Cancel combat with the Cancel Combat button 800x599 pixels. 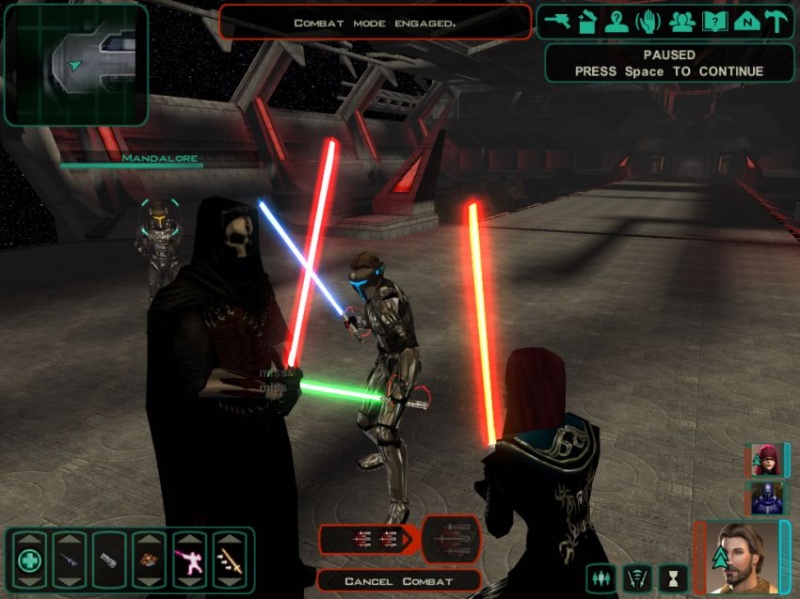398,581
